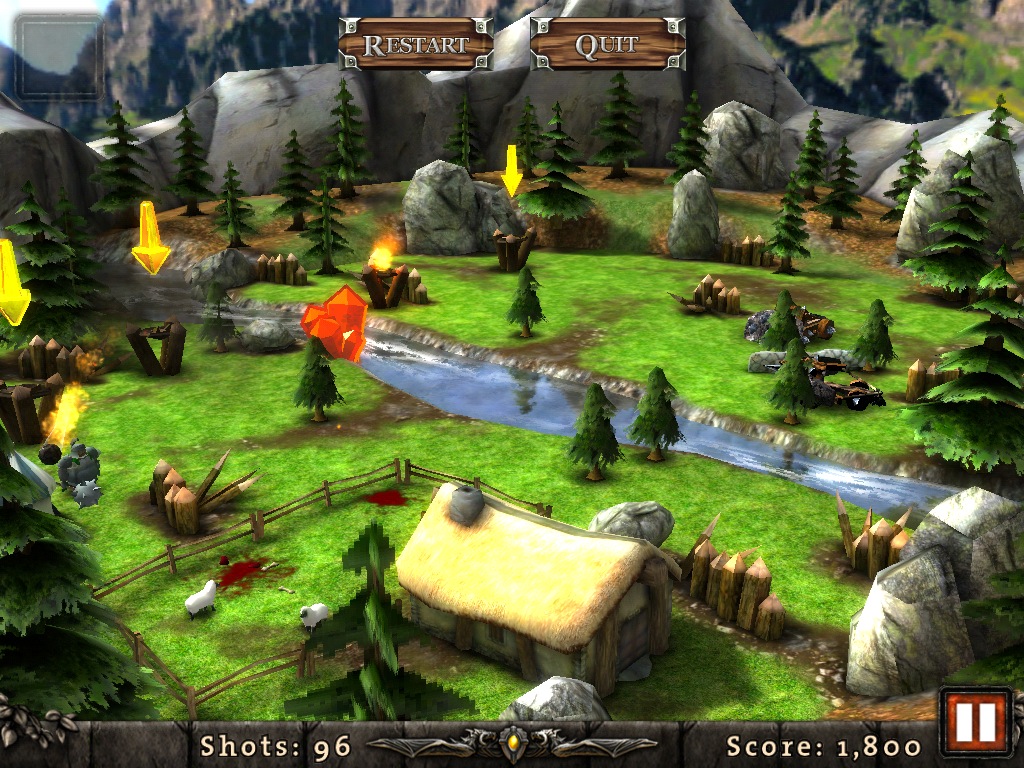Restart the level with the Restart button
1024x768 pixels.
pos(416,45)
